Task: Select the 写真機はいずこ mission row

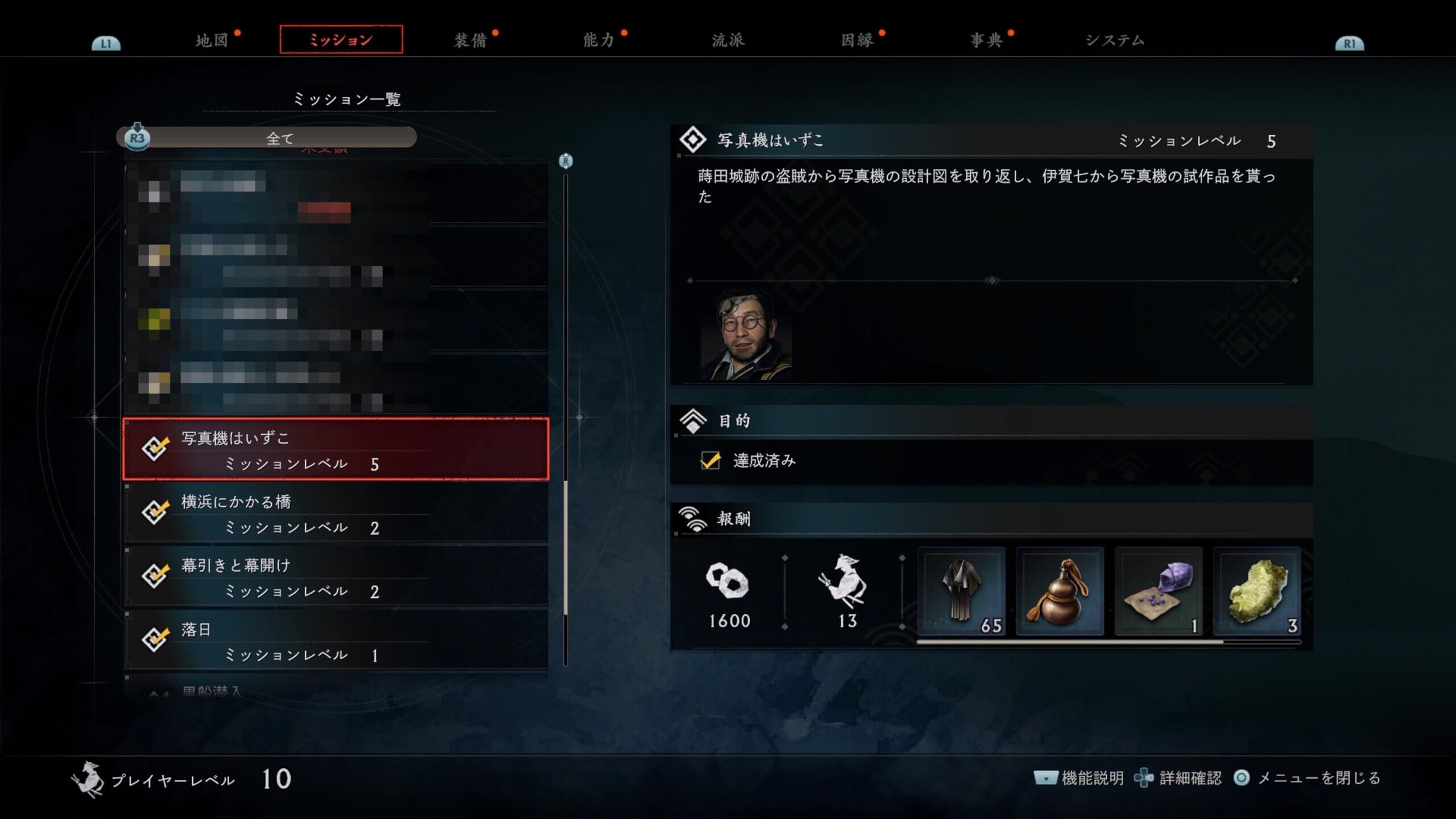Action: click(336, 449)
